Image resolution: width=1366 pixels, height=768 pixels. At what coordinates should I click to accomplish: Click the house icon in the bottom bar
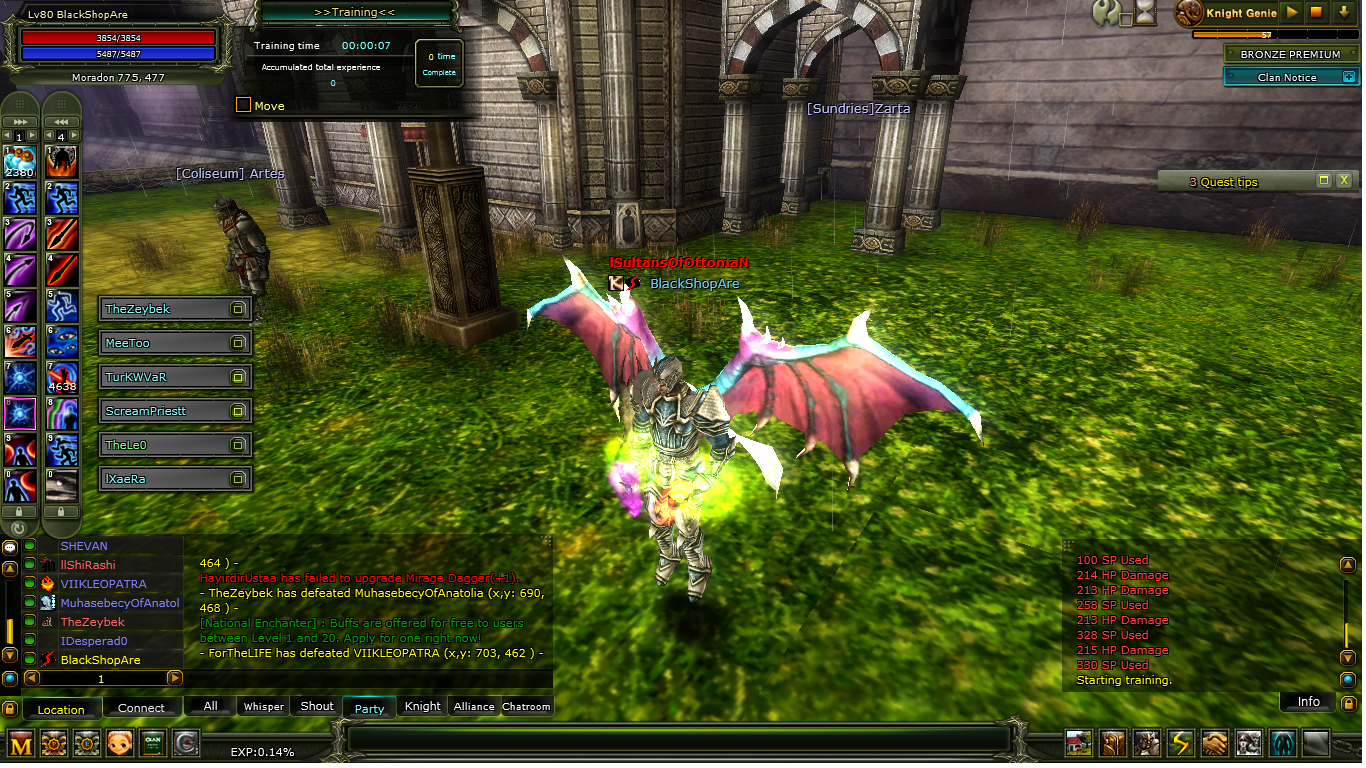(x=1078, y=743)
